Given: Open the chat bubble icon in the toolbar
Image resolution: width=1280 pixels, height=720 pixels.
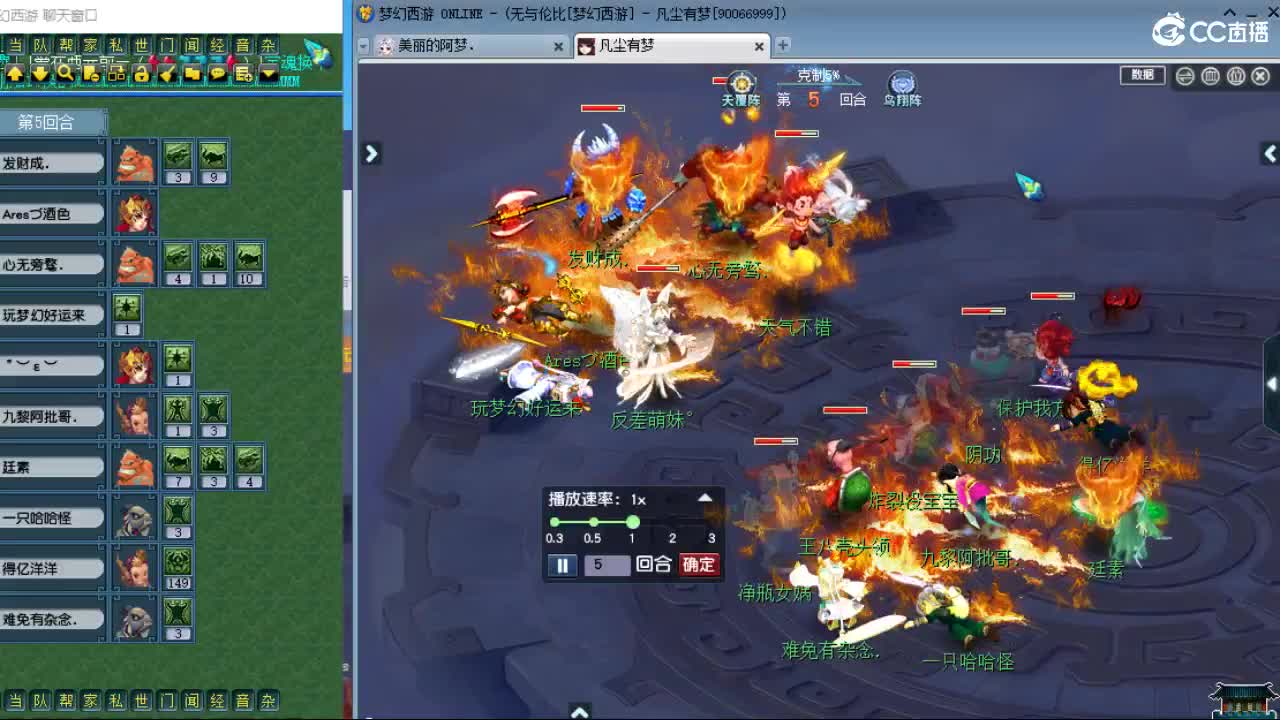Looking at the screenshot, I should (x=219, y=73).
